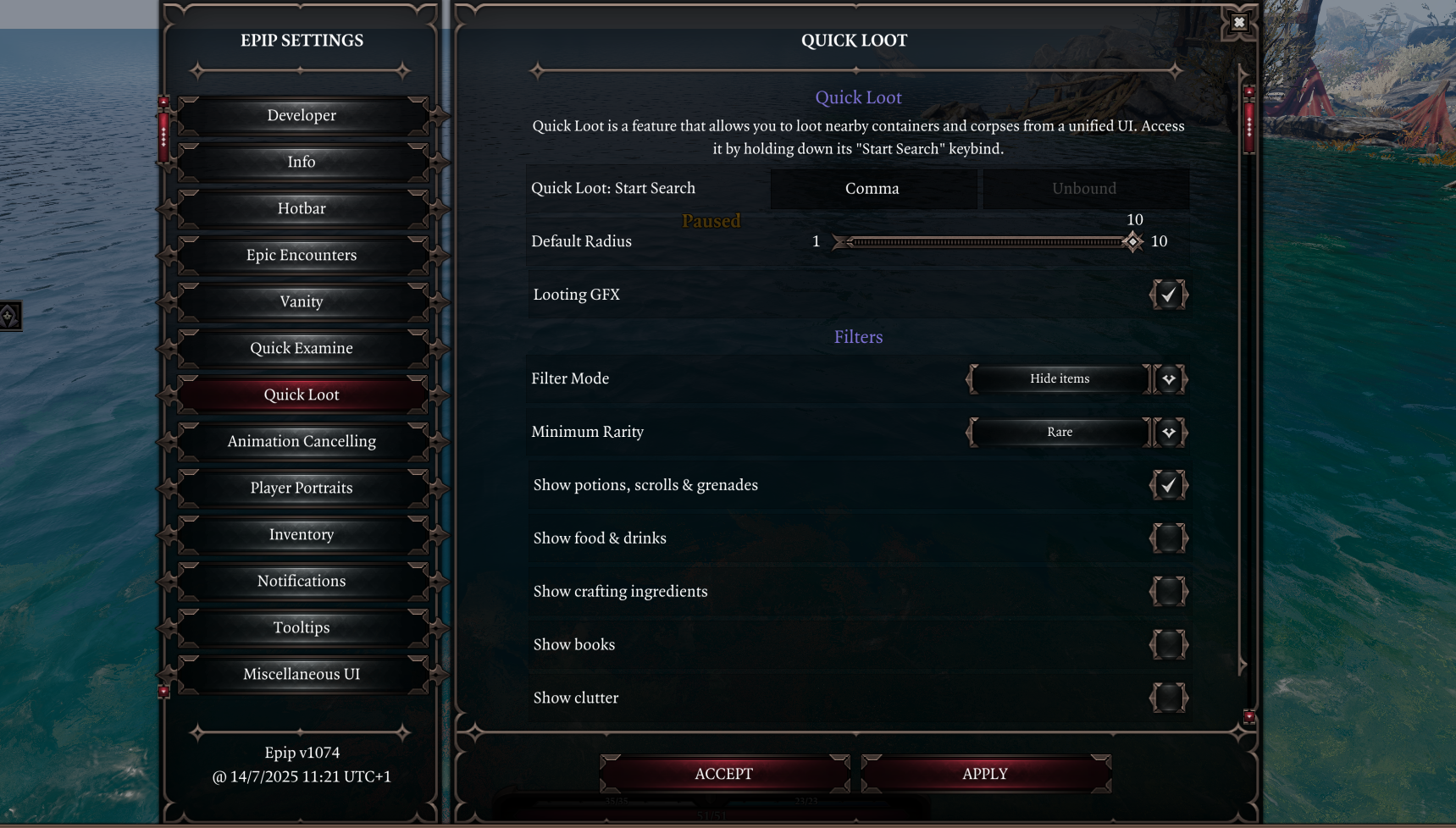1456x828 pixels.
Task: Close the Epip settings window
Action: [x=1239, y=23]
